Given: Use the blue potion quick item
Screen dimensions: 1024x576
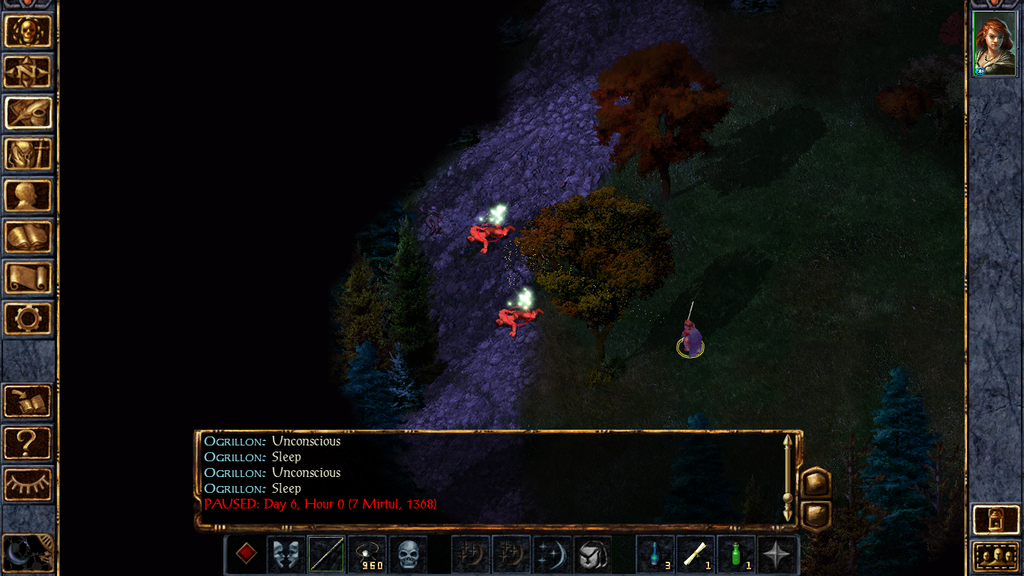Looking at the screenshot, I should pyautogui.click(x=655, y=553).
